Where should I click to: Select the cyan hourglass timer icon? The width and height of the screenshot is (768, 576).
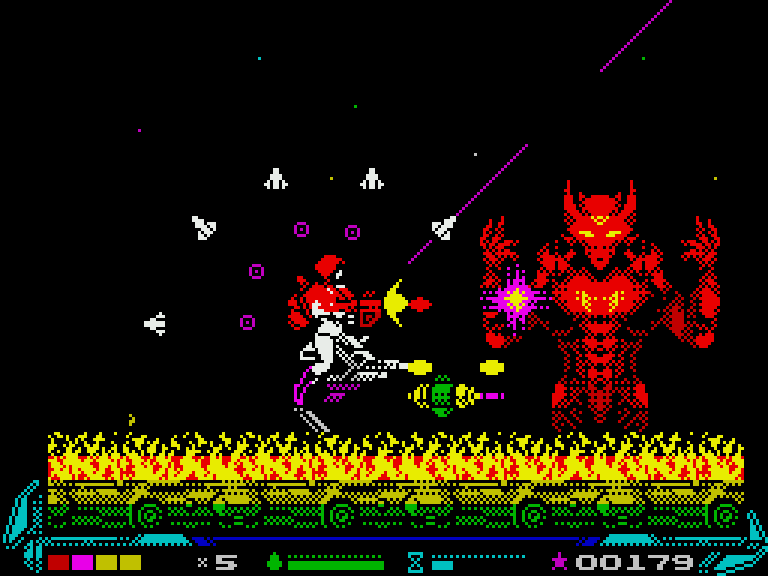[416, 561]
